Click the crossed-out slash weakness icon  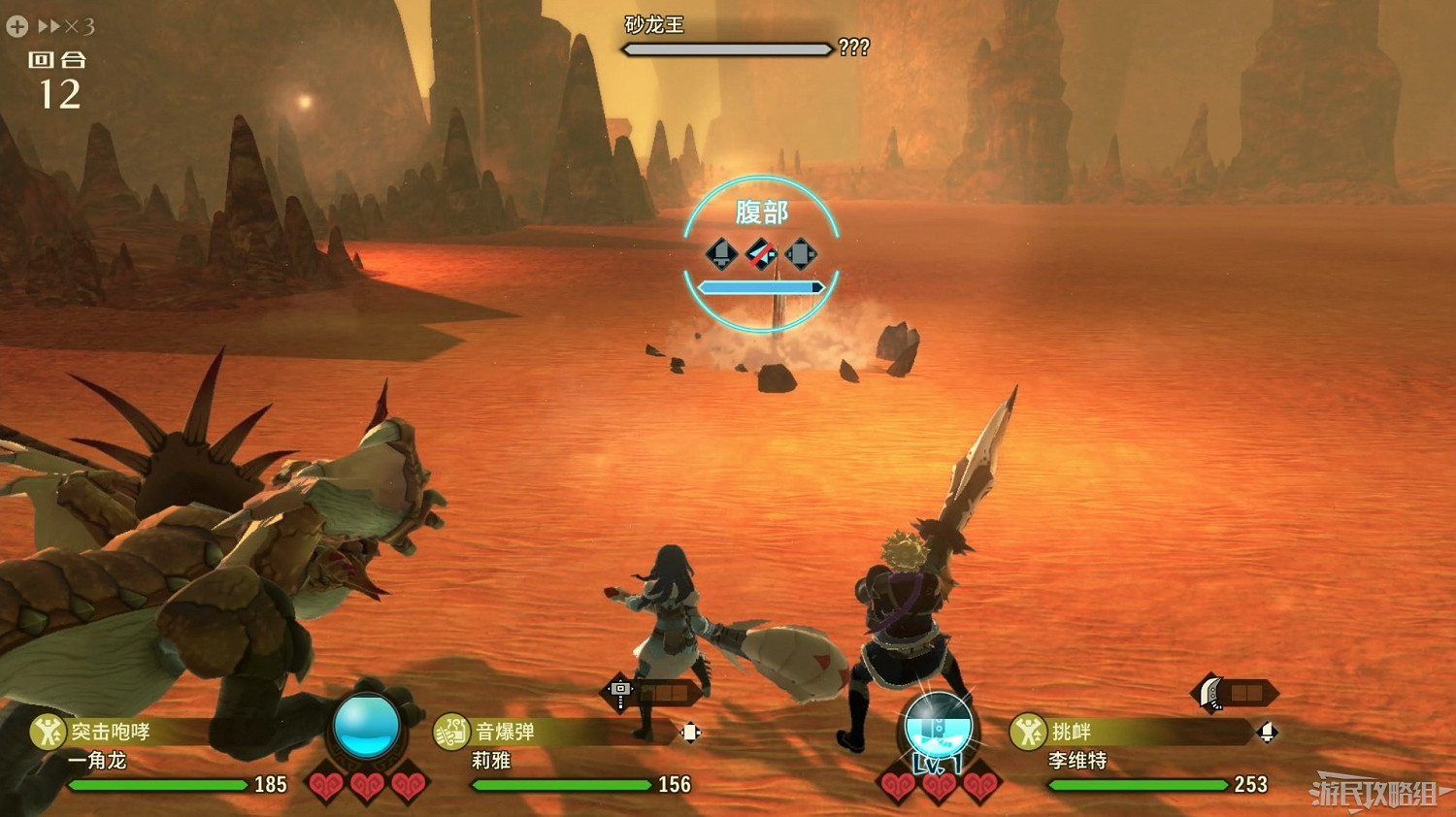[x=761, y=254]
